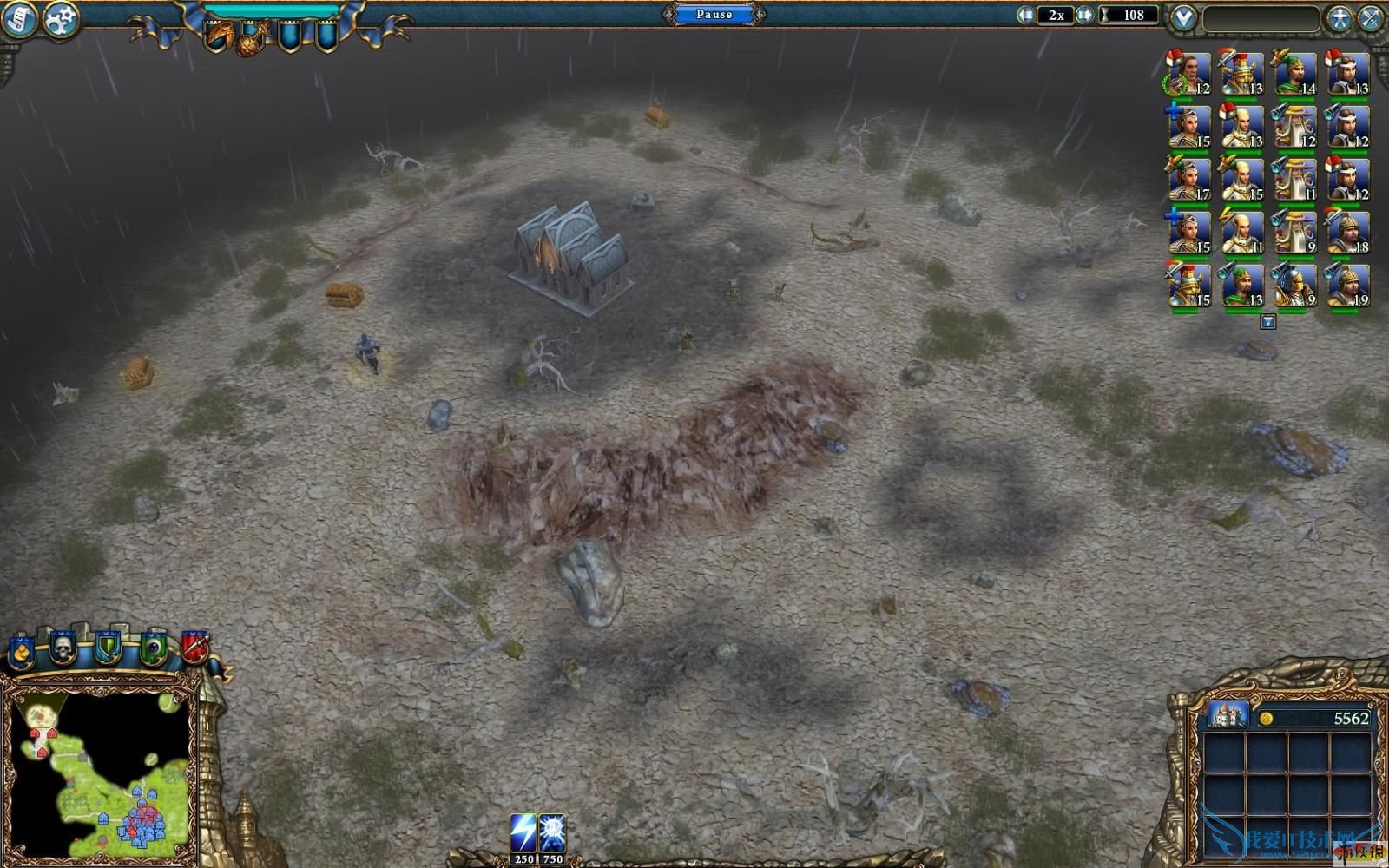Select the red sword attack flag
Screen dimensions: 1389x868
coord(194,647)
